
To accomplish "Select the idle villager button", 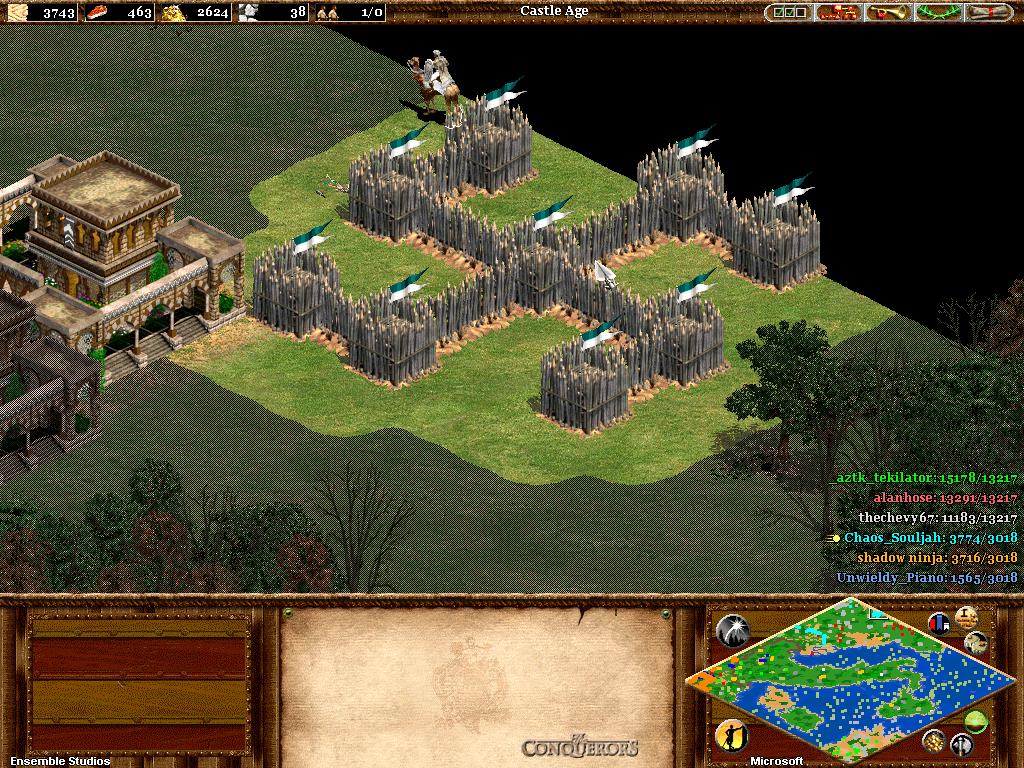I will click(x=732, y=735).
